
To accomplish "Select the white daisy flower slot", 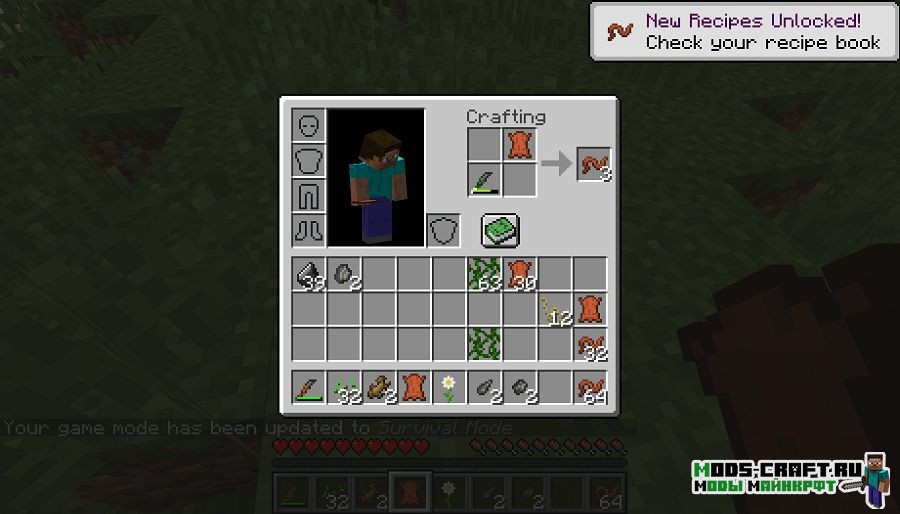I will 449,387.
